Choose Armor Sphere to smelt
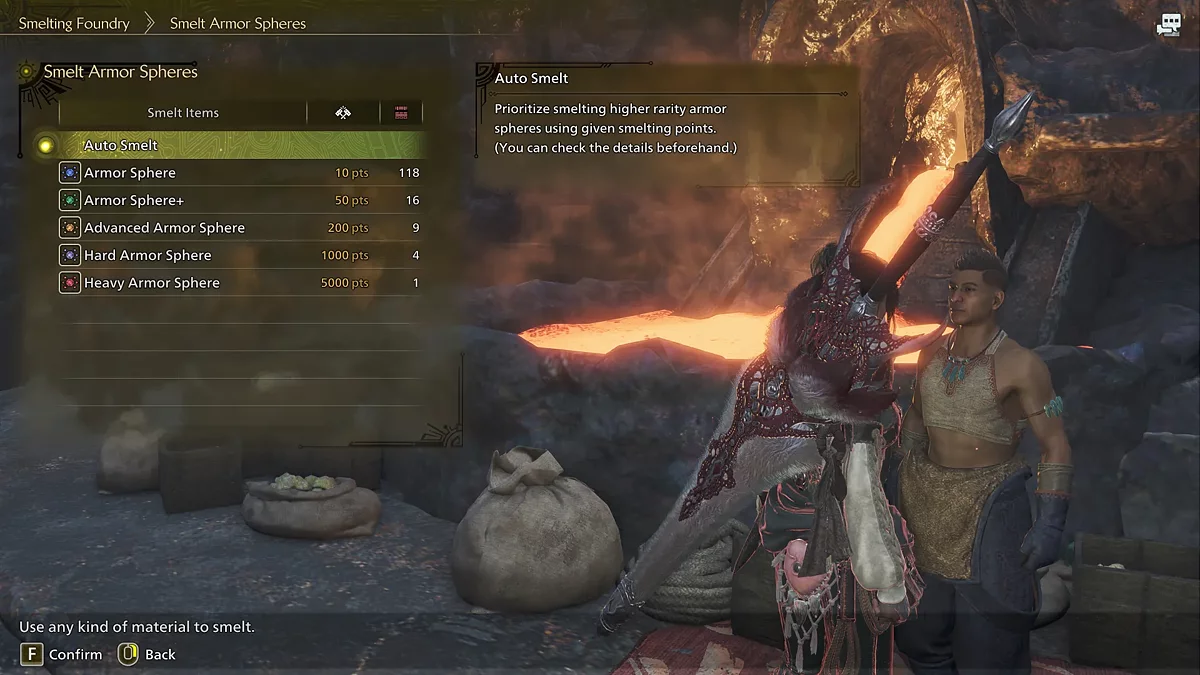Screen dimensions: 1200x675 coord(130,173)
